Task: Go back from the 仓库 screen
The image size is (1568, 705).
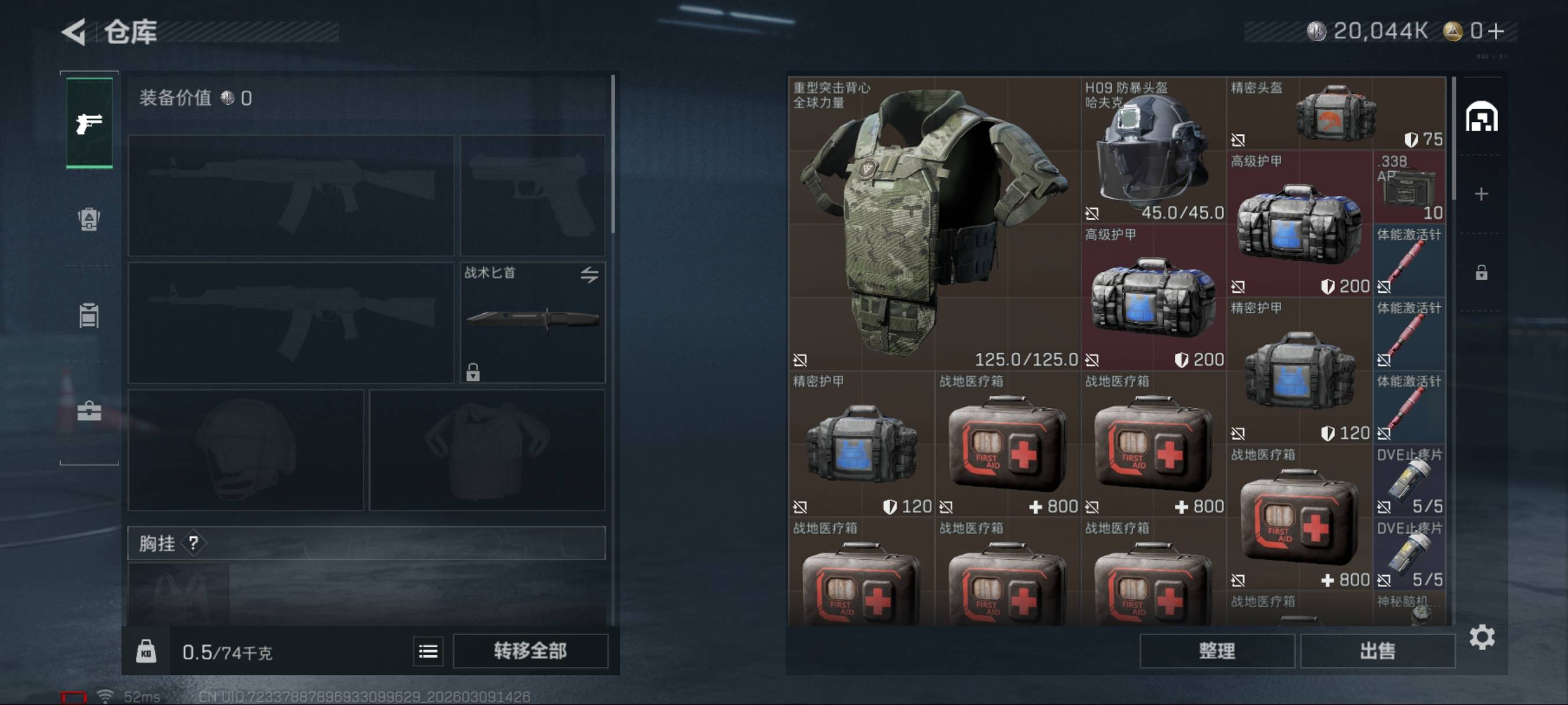Action: [x=74, y=32]
